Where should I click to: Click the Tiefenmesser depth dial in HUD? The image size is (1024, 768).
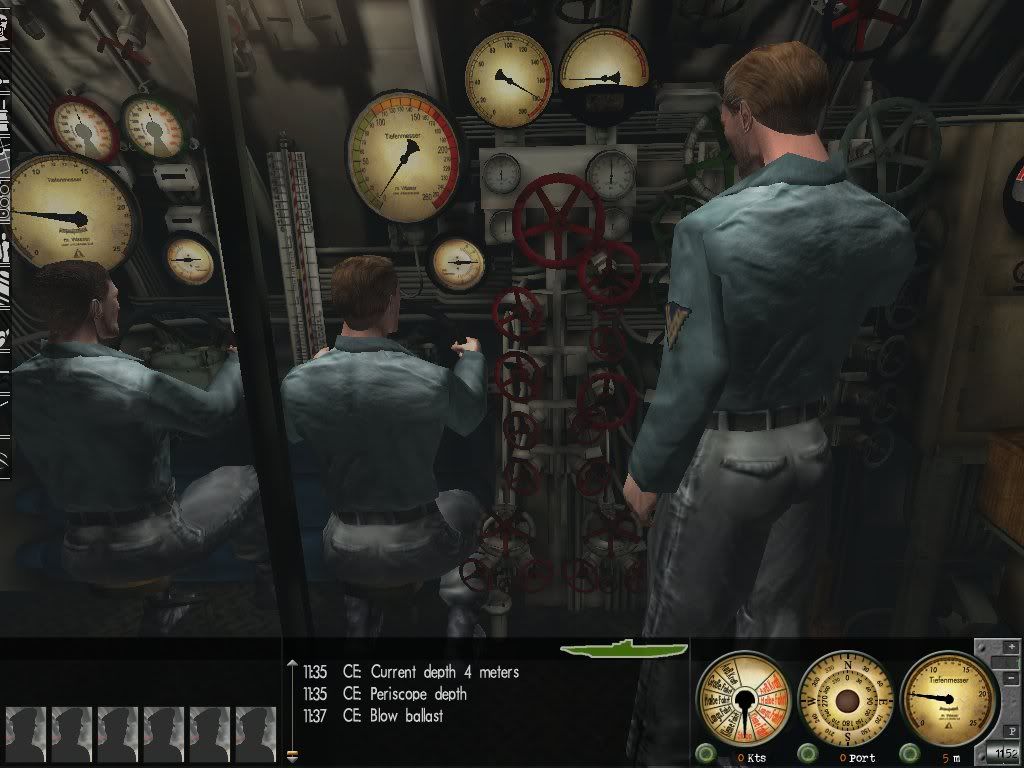click(949, 698)
